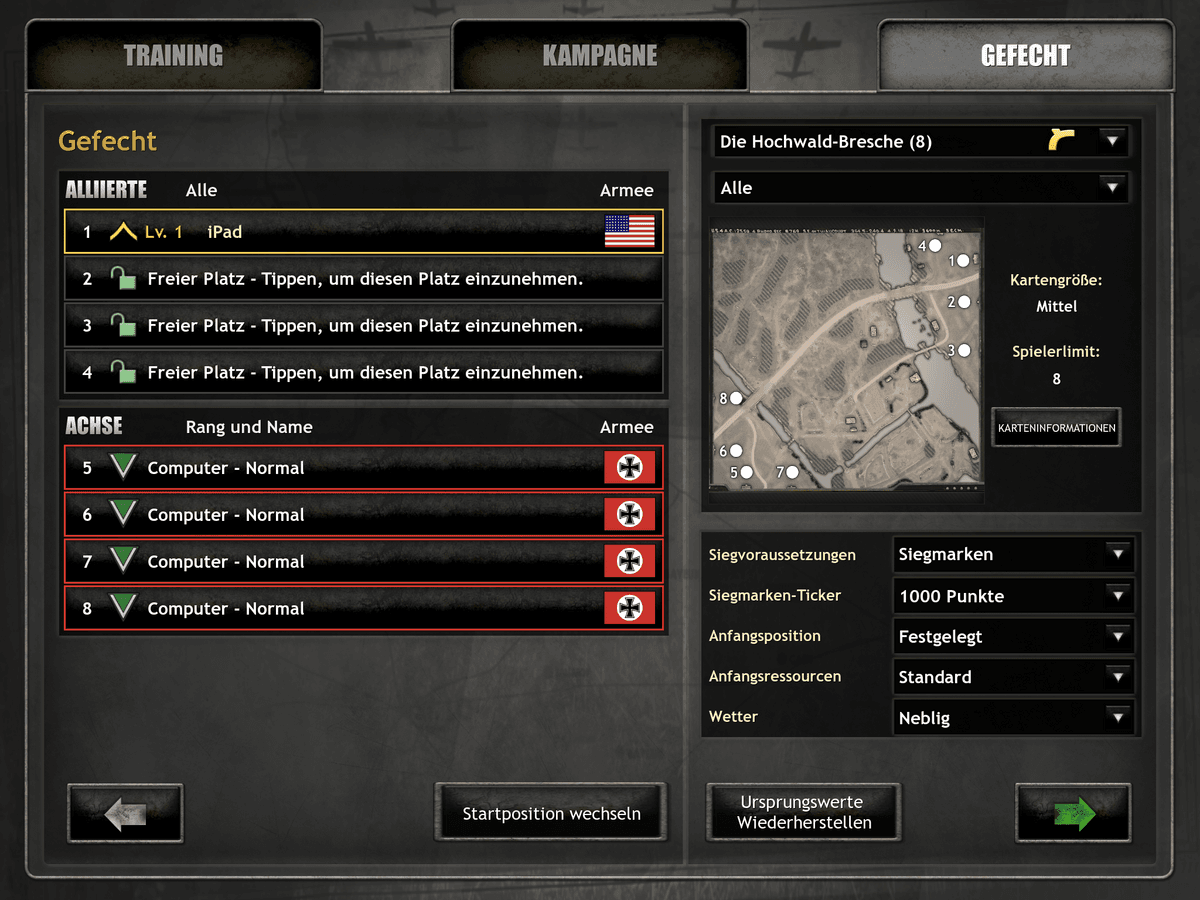Screen dimensions: 1200x900
Task: Occupy free slot number 4
Action: (x=363, y=373)
